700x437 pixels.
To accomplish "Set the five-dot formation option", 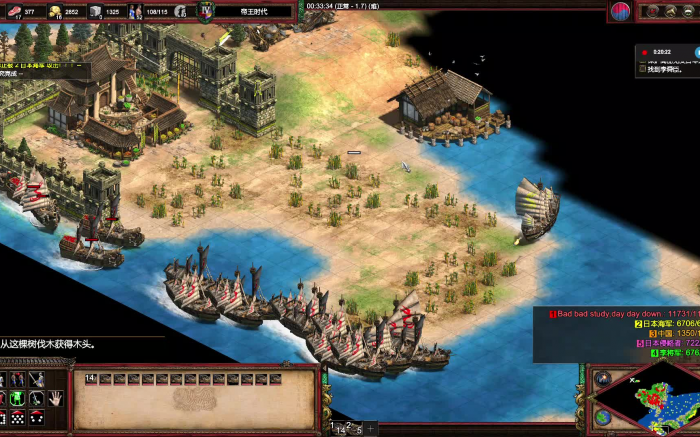I will coord(19,416).
